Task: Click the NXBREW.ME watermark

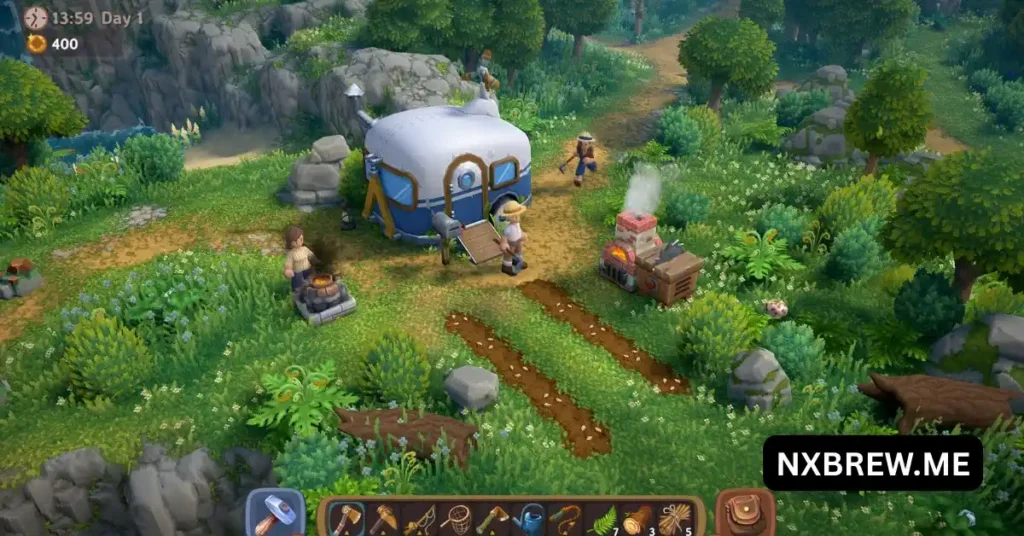Action: point(872,463)
